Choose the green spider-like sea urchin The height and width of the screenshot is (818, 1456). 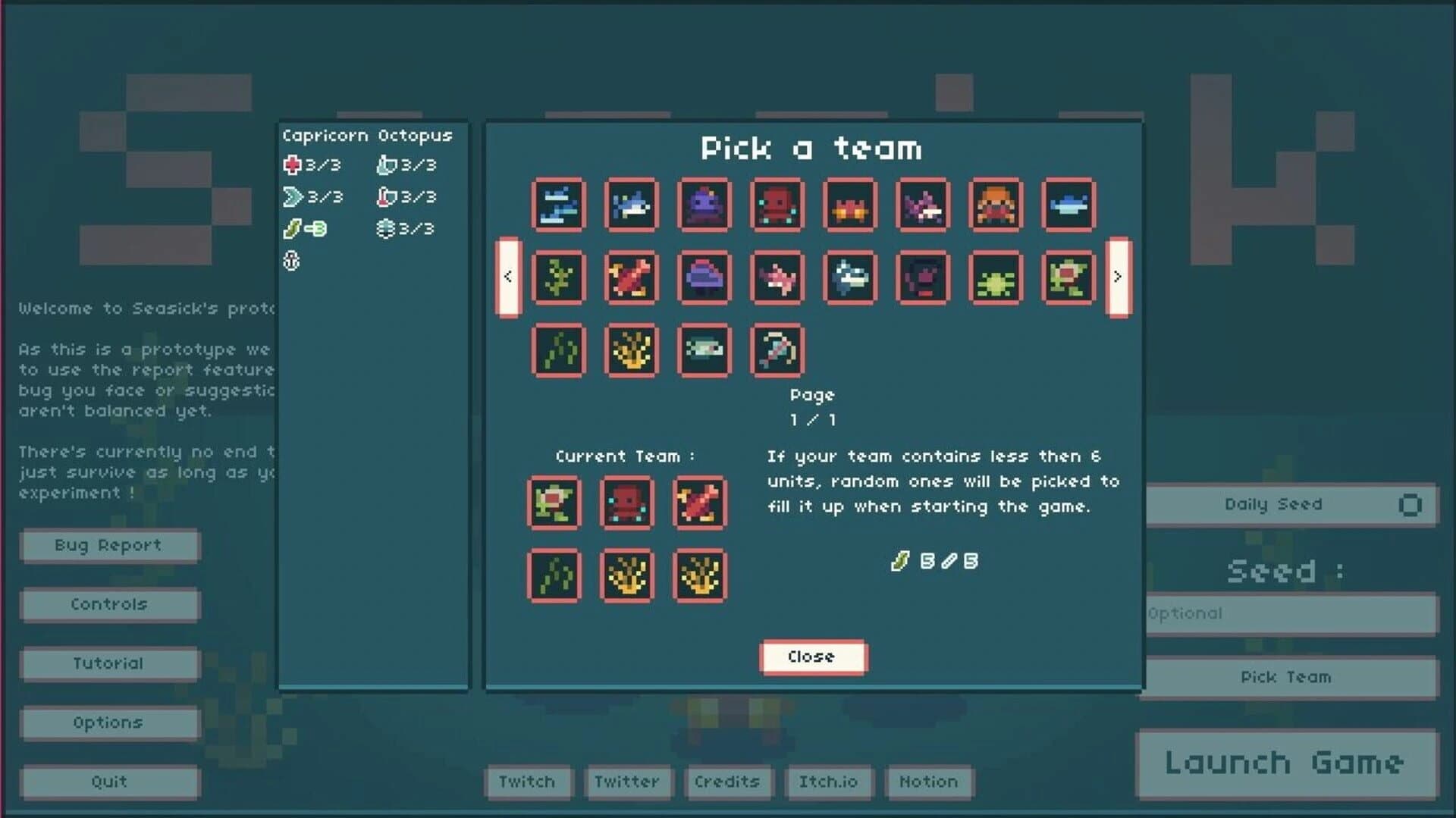click(x=994, y=278)
